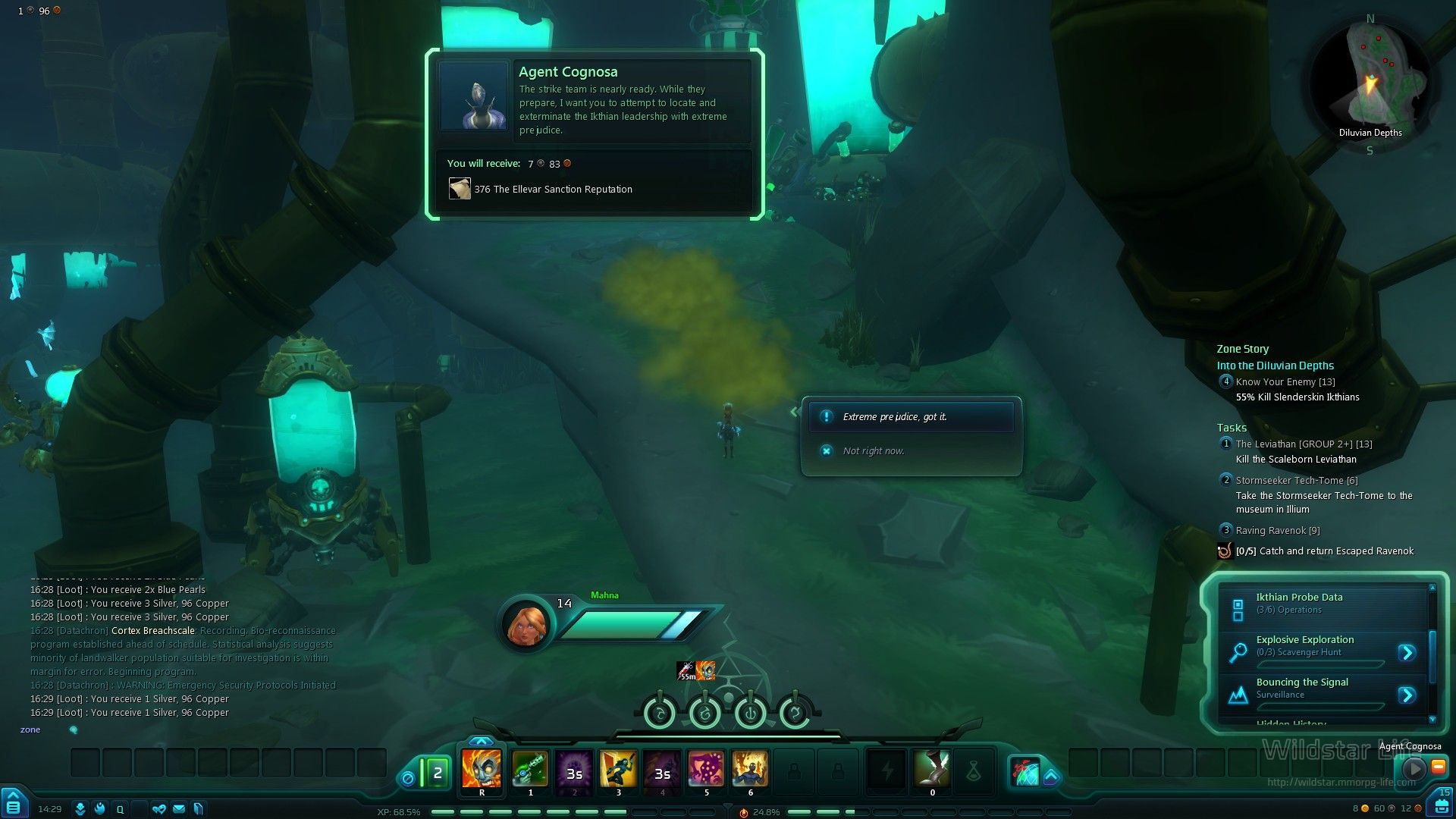This screenshot has height=819, width=1456.
Task: Open the Bouncing the Signal mission arrow
Action: pyautogui.click(x=1407, y=695)
